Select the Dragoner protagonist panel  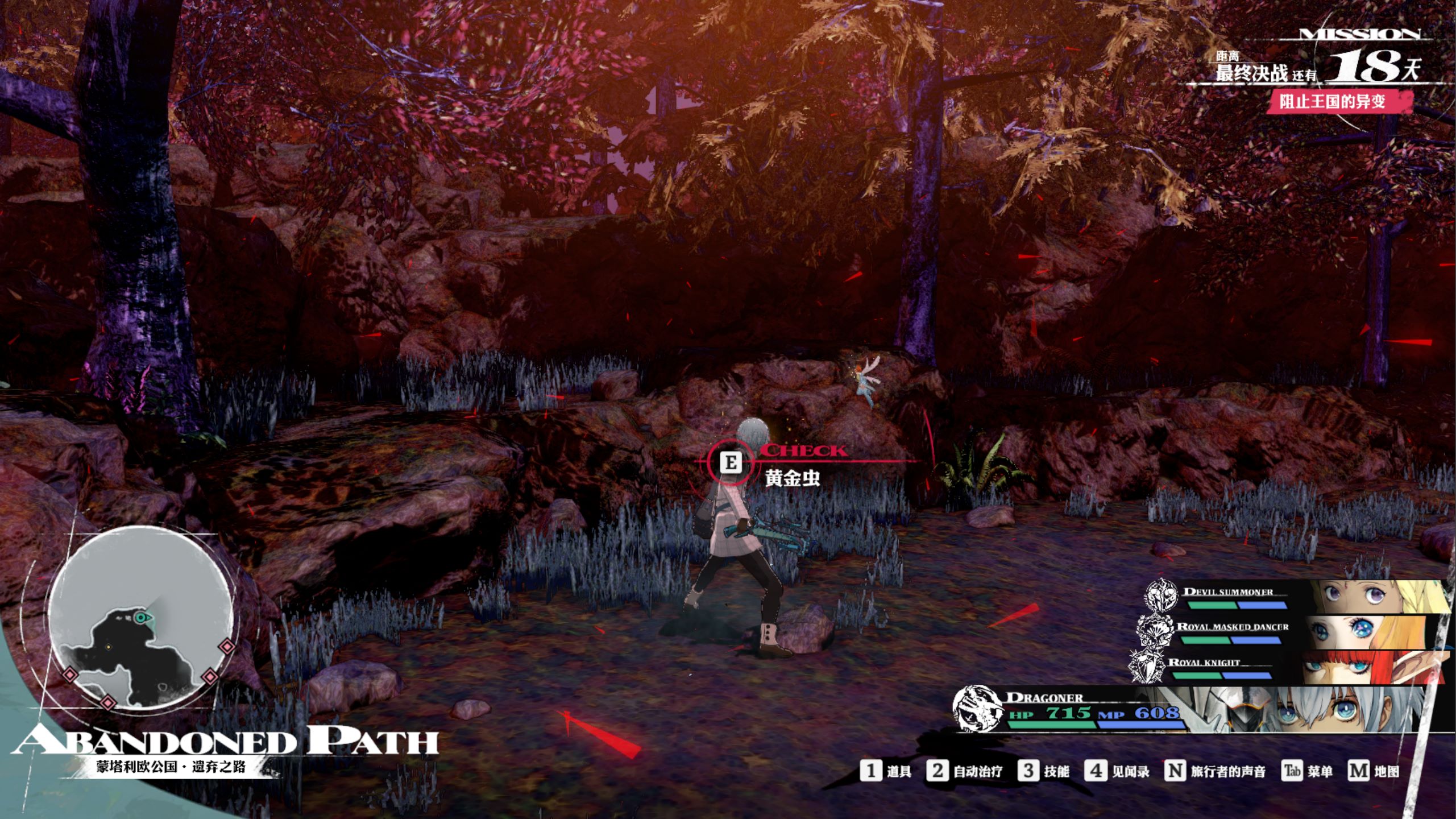tap(1194, 710)
